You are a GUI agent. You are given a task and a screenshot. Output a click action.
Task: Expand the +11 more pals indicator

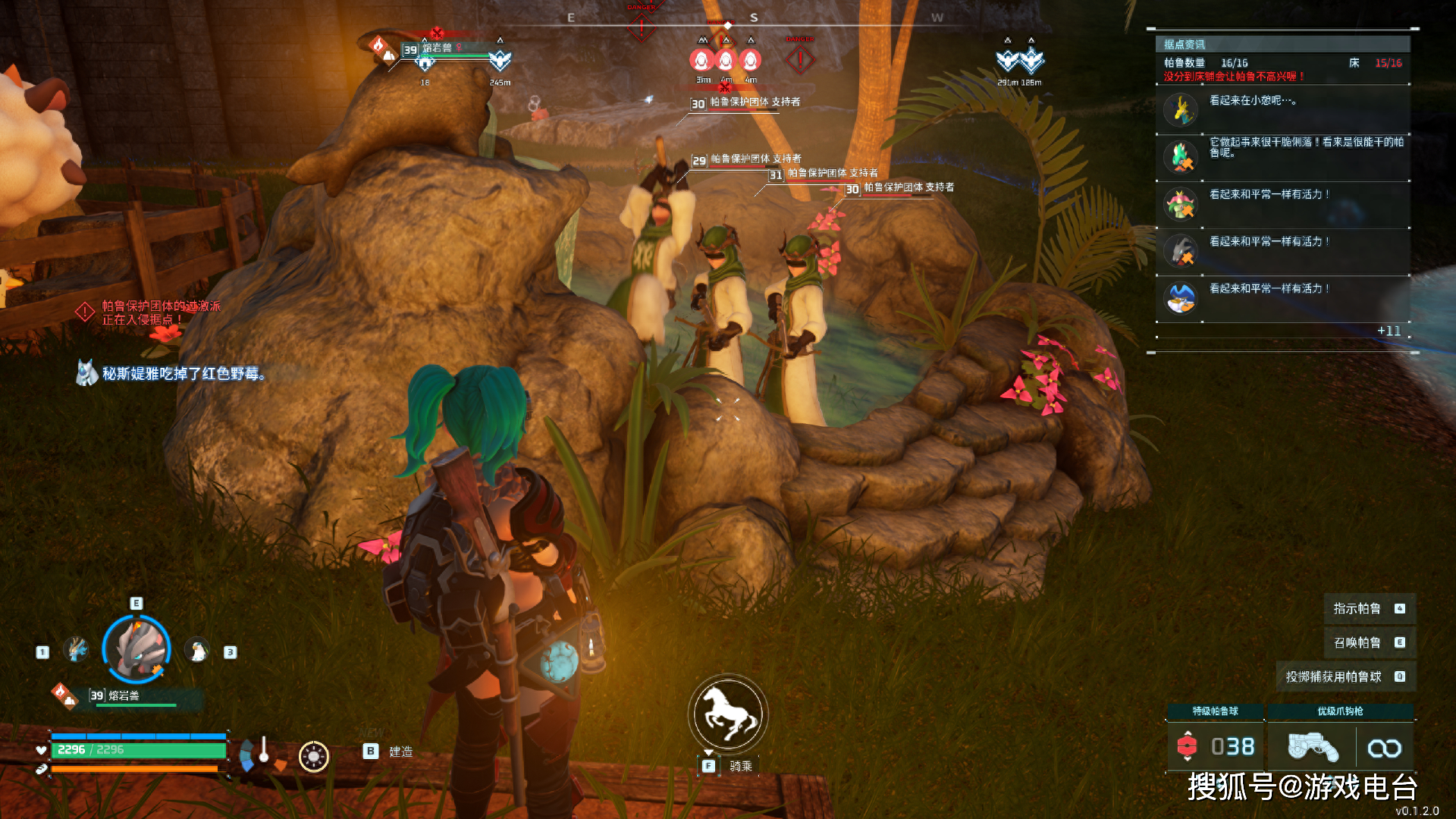click(x=1389, y=331)
